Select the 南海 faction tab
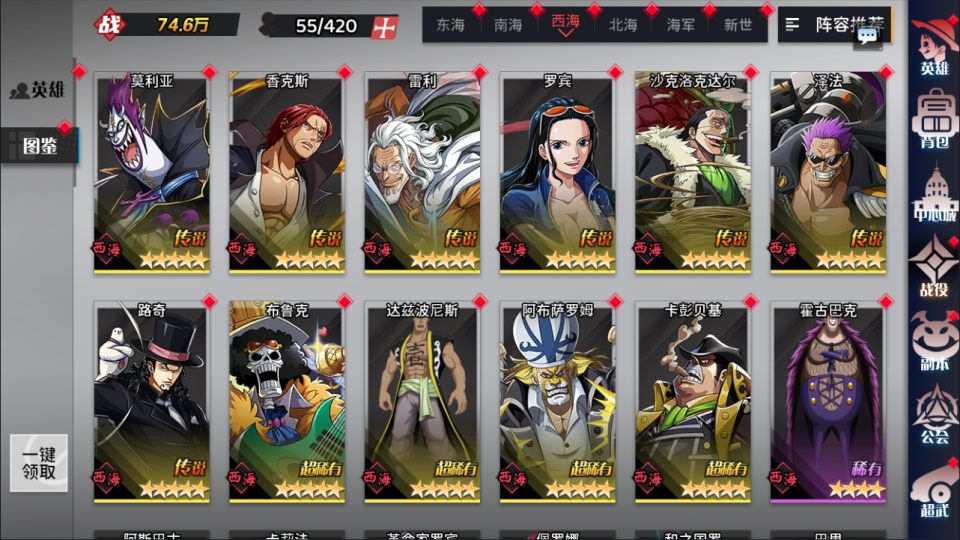960x540 pixels. point(508,25)
